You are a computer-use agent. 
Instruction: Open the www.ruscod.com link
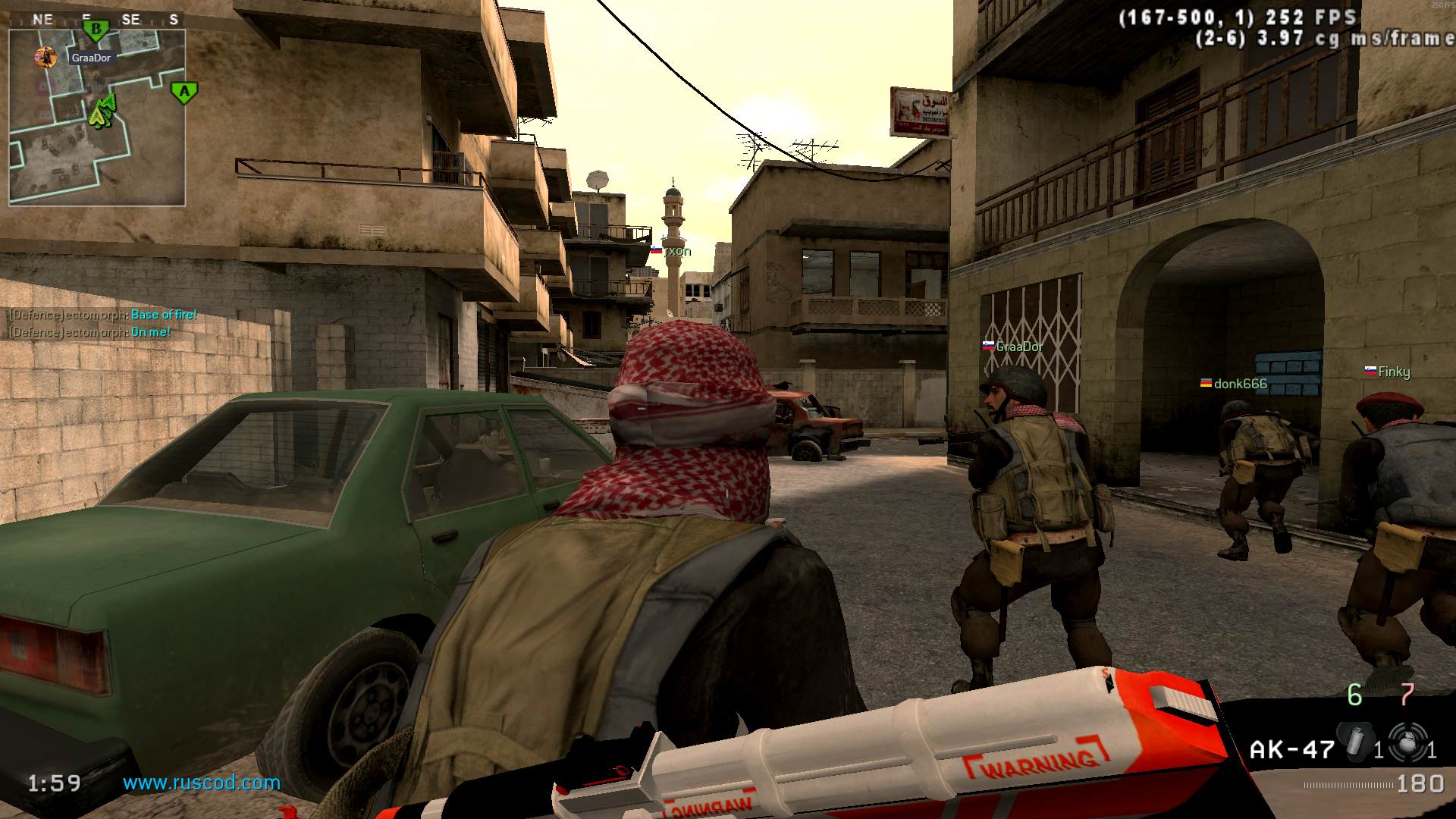point(202,783)
